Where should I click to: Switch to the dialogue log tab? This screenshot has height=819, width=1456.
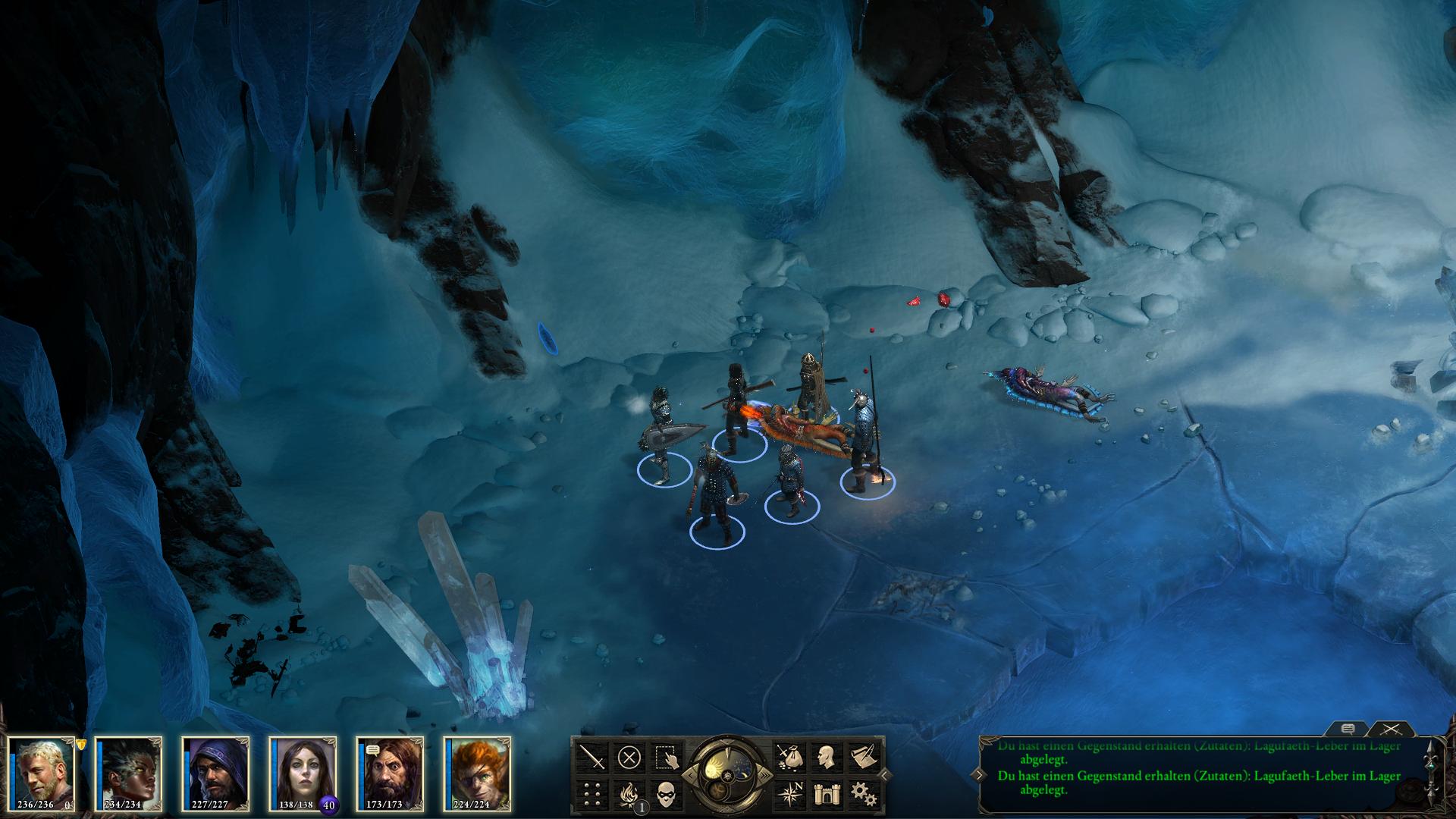pos(1348,729)
